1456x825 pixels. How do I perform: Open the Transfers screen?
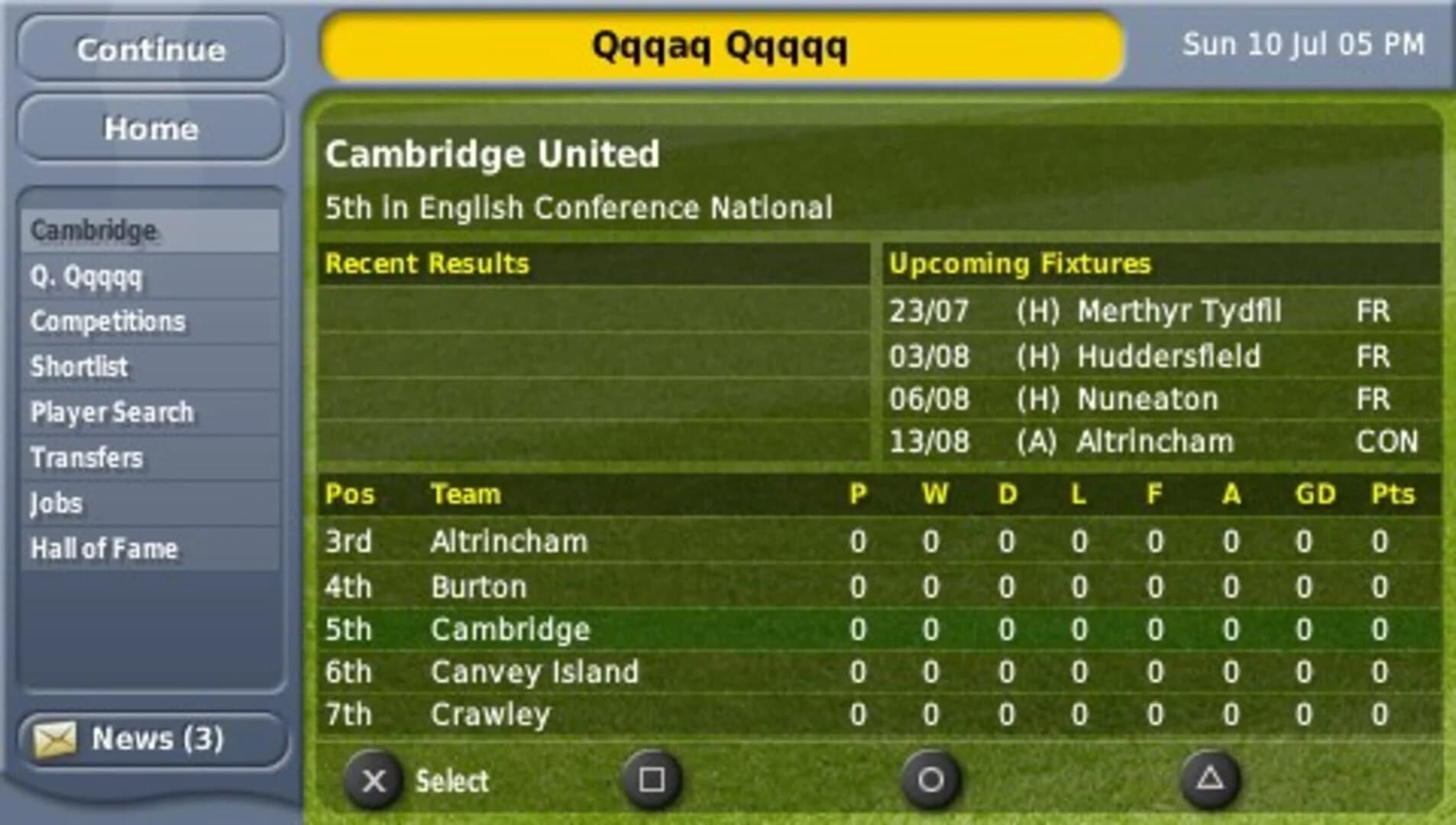coord(86,458)
